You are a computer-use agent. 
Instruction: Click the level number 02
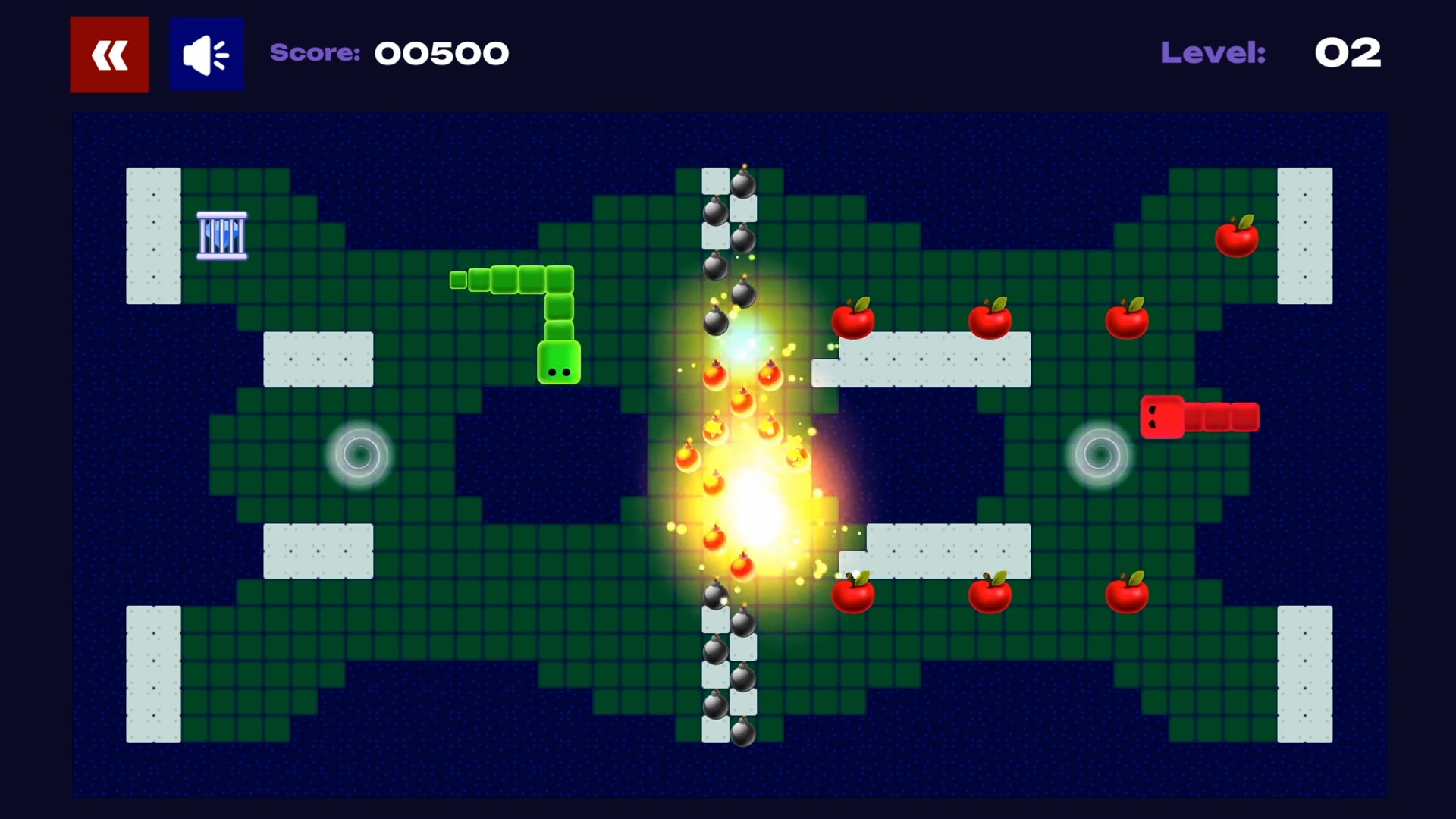[1348, 53]
